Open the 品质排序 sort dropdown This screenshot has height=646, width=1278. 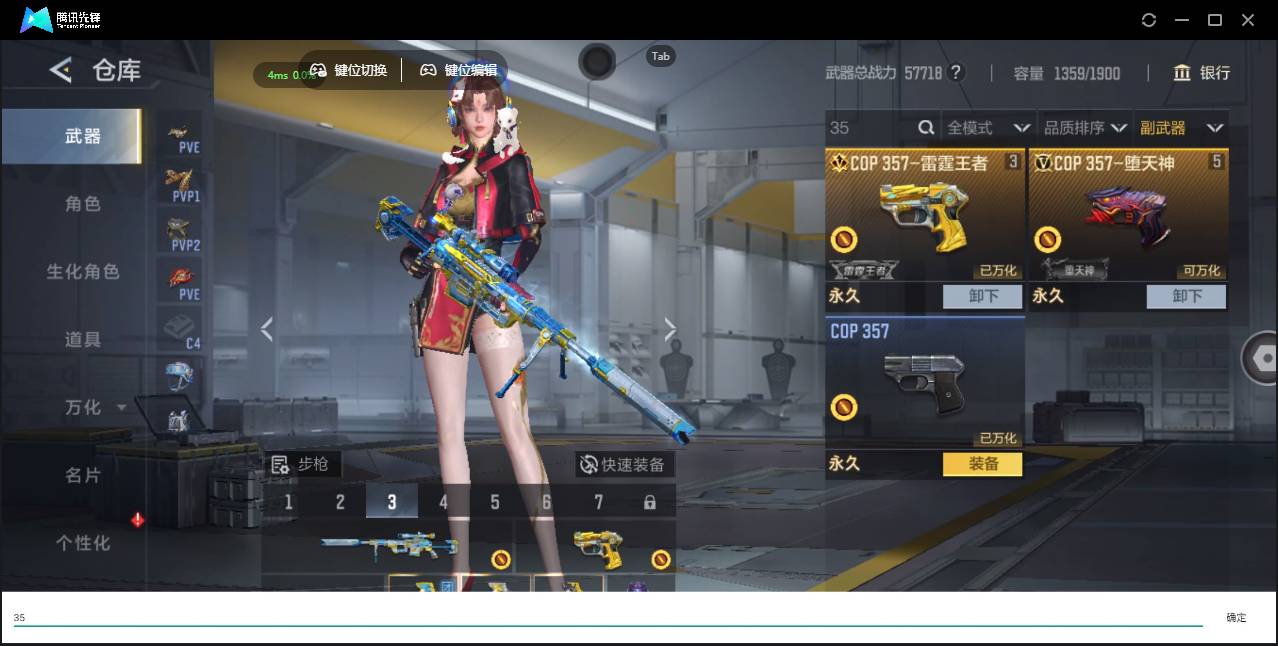pos(1084,128)
